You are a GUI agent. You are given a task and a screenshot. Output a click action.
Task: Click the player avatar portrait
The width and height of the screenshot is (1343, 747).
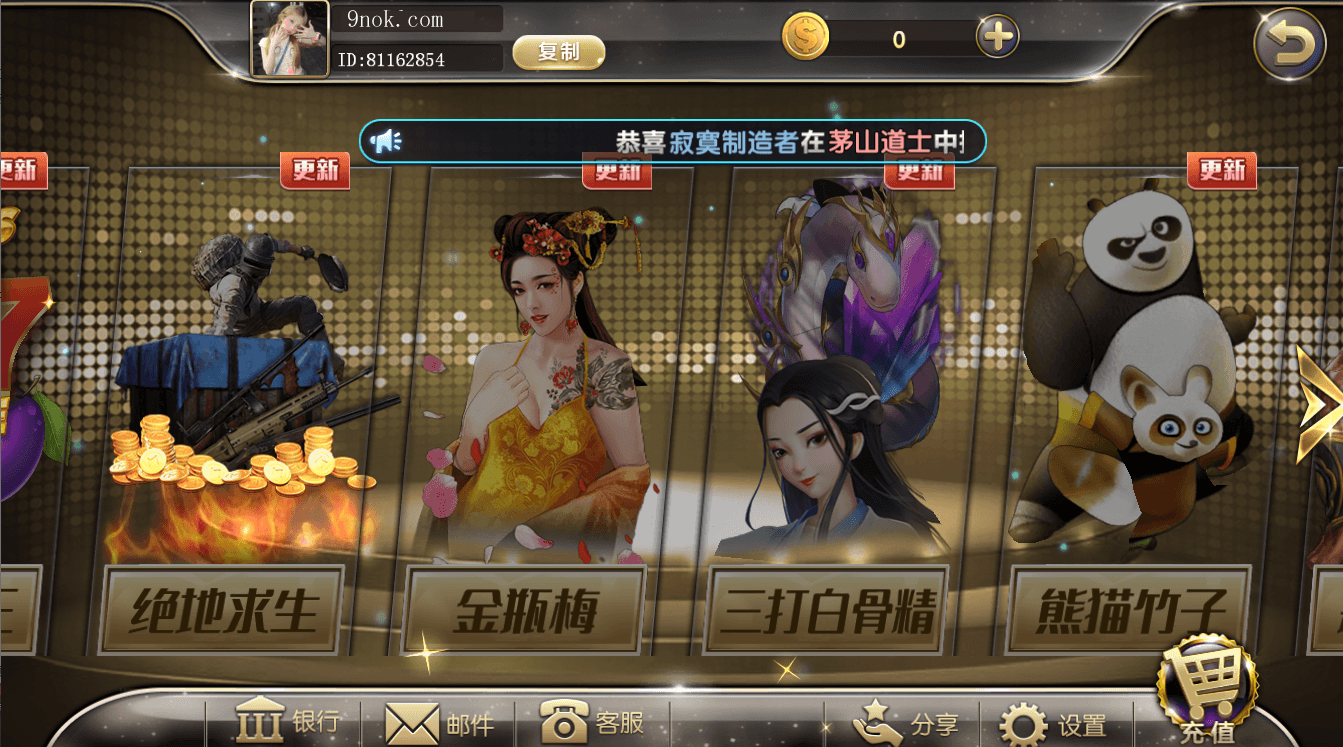pyautogui.click(x=290, y=40)
